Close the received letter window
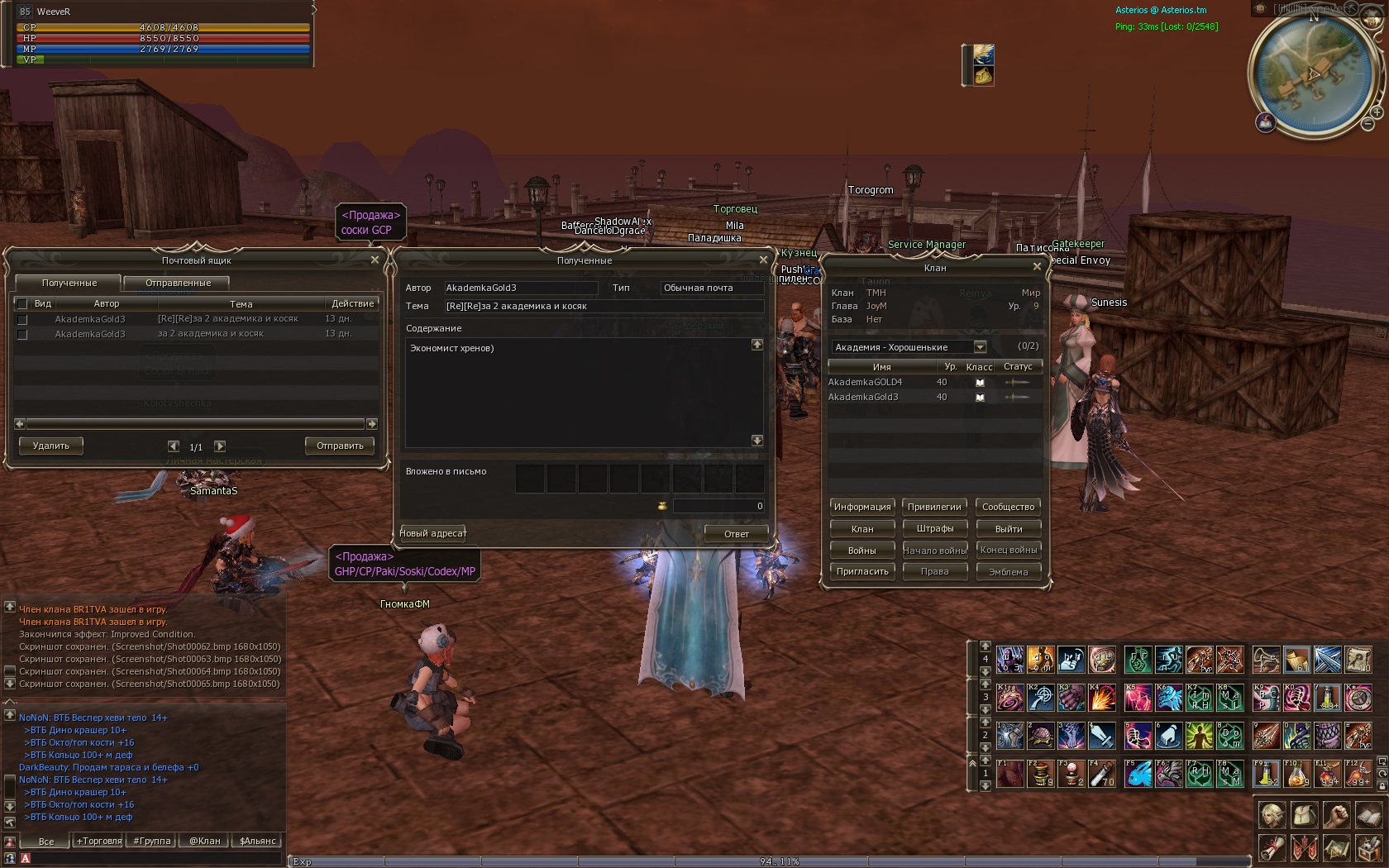This screenshot has width=1389, height=868. (763, 260)
